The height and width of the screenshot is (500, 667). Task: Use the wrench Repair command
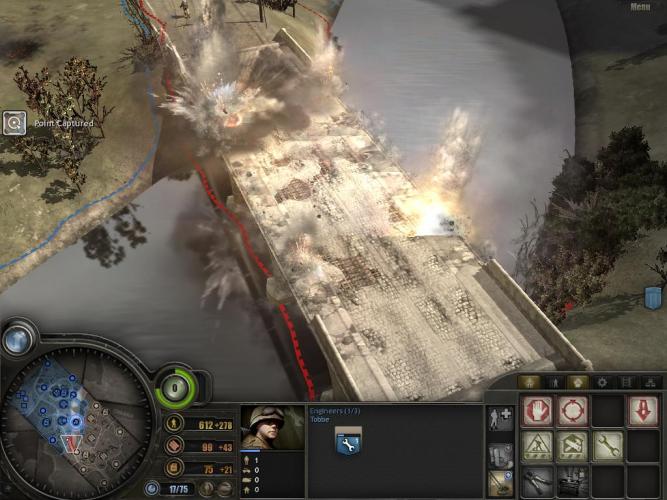click(x=607, y=446)
